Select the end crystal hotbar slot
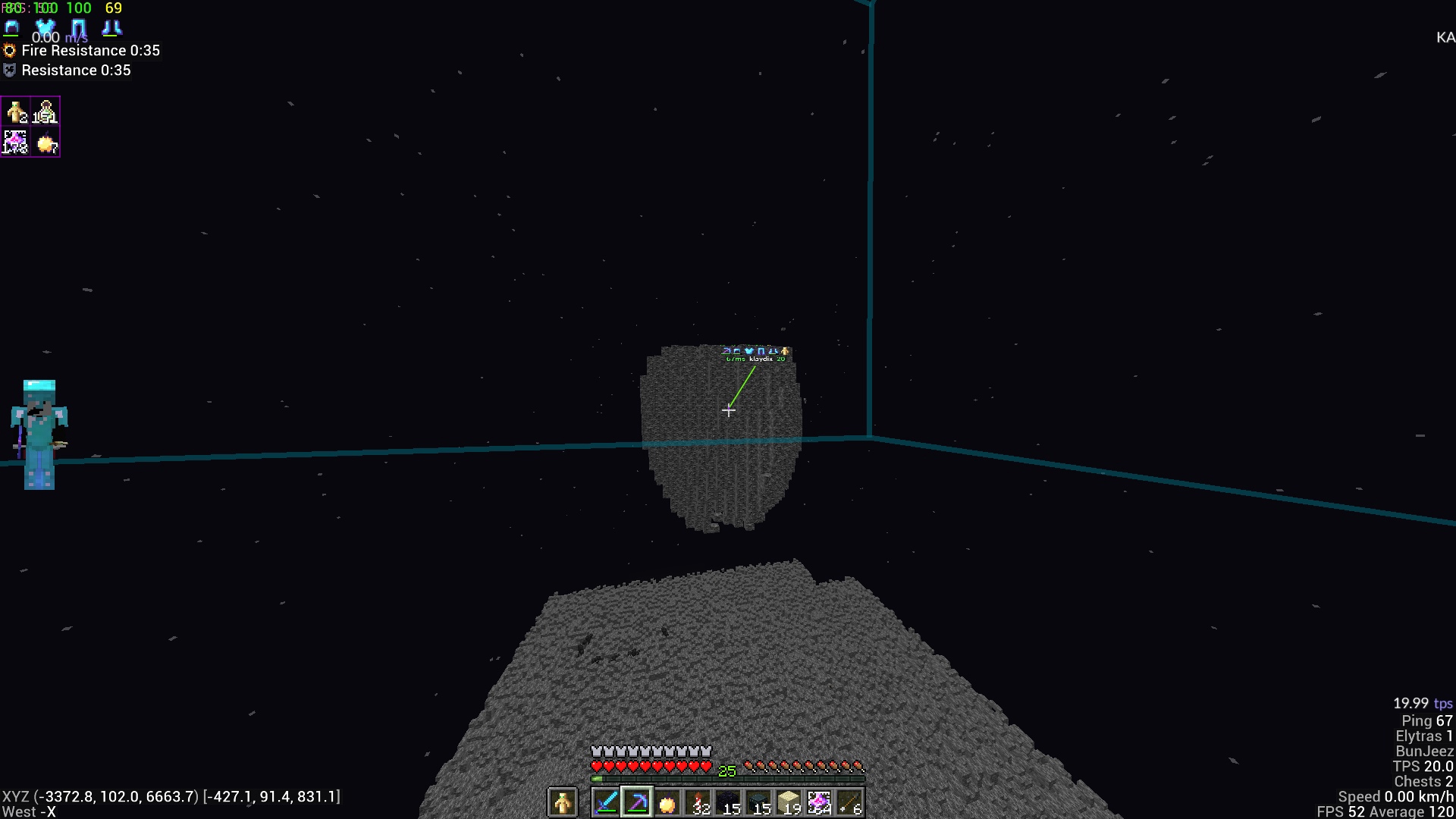The width and height of the screenshot is (1456, 819). pyautogui.click(x=819, y=802)
